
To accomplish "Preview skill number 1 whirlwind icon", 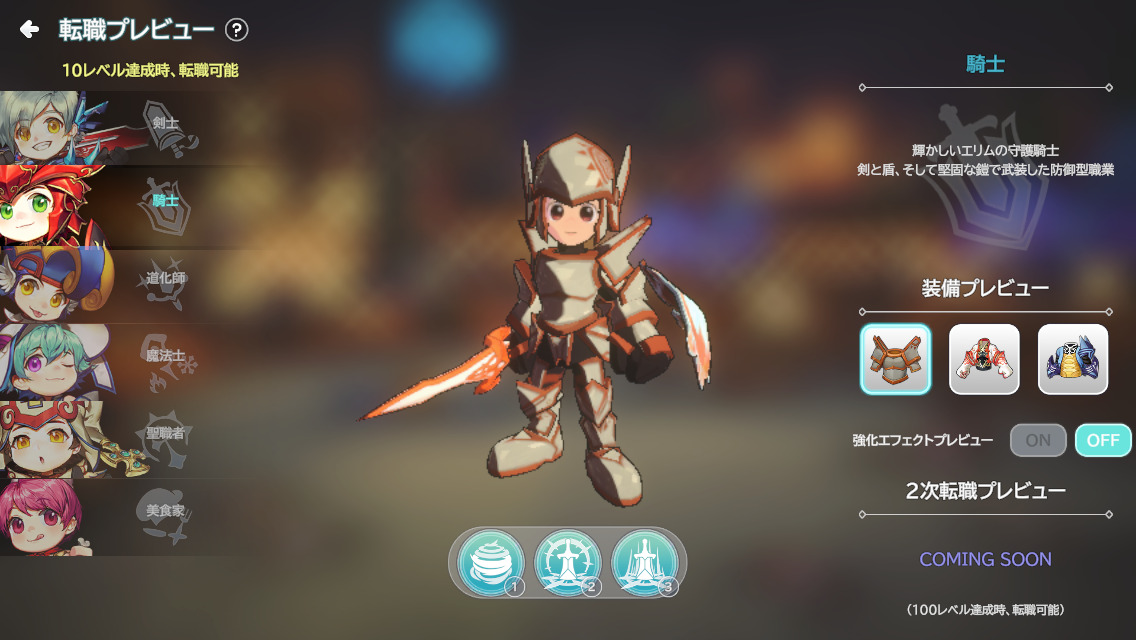I will pyautogui.click(x=491, y=563).
